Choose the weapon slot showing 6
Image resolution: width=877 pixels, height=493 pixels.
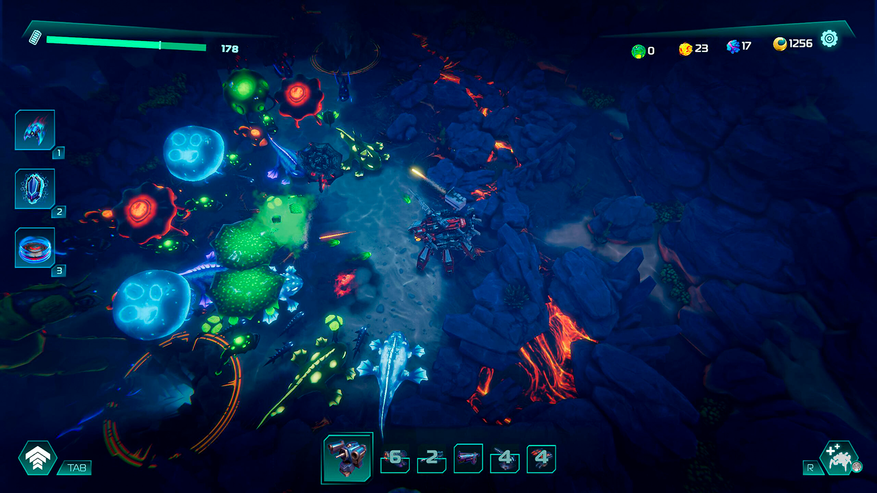[395, 459]
